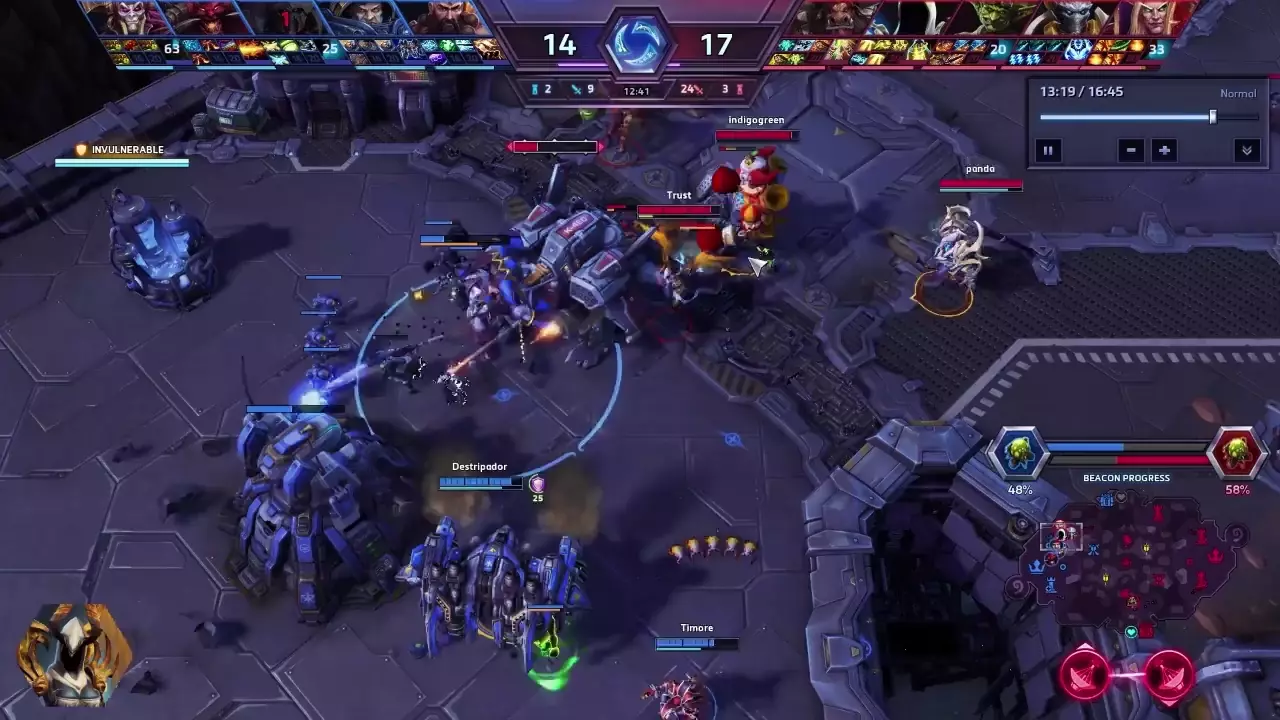Screen dimensions: 1280x720
Task: Select the player name Destripador near the tank
Action: 480,466
